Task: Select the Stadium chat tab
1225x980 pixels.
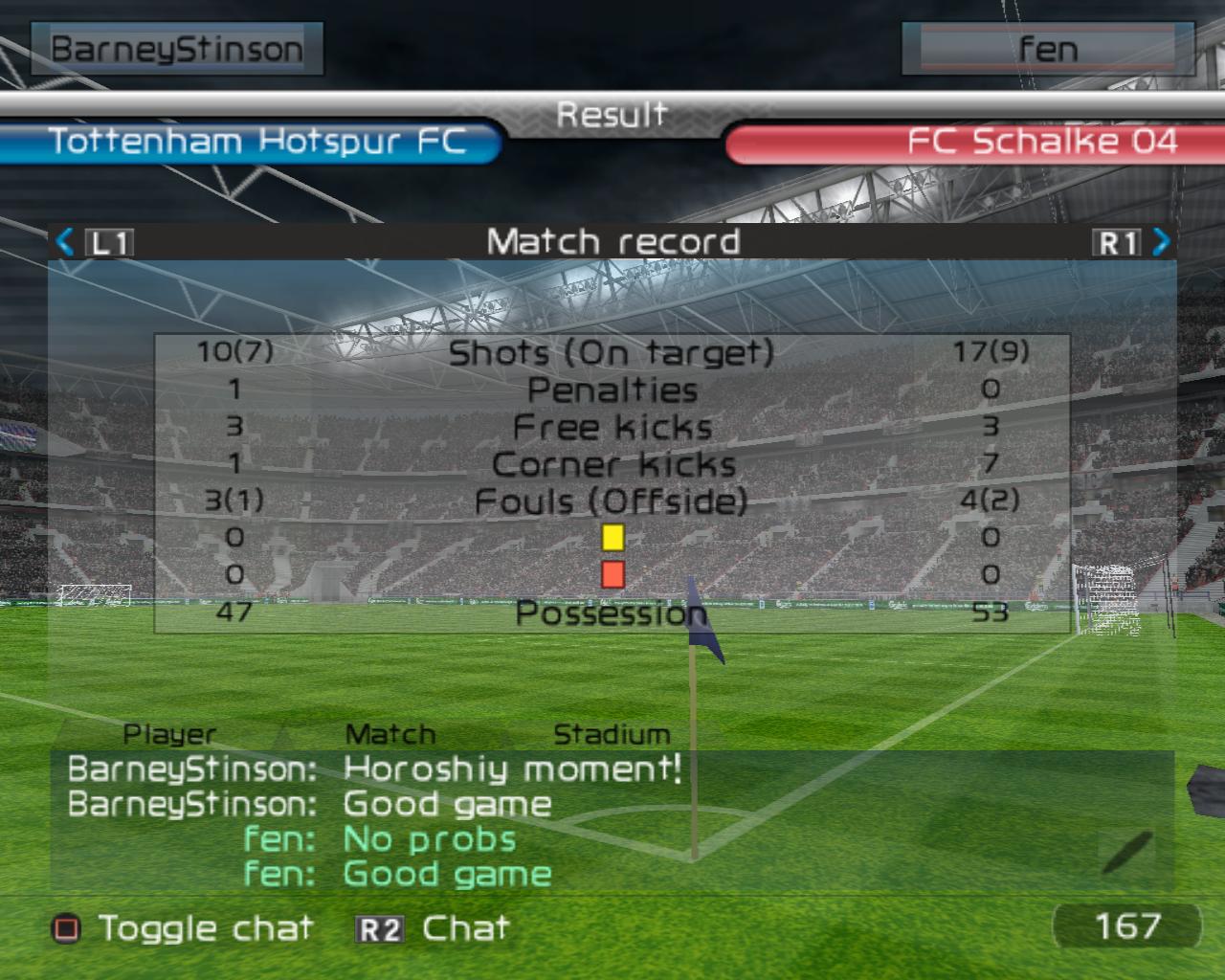Action: pos(612,735)
